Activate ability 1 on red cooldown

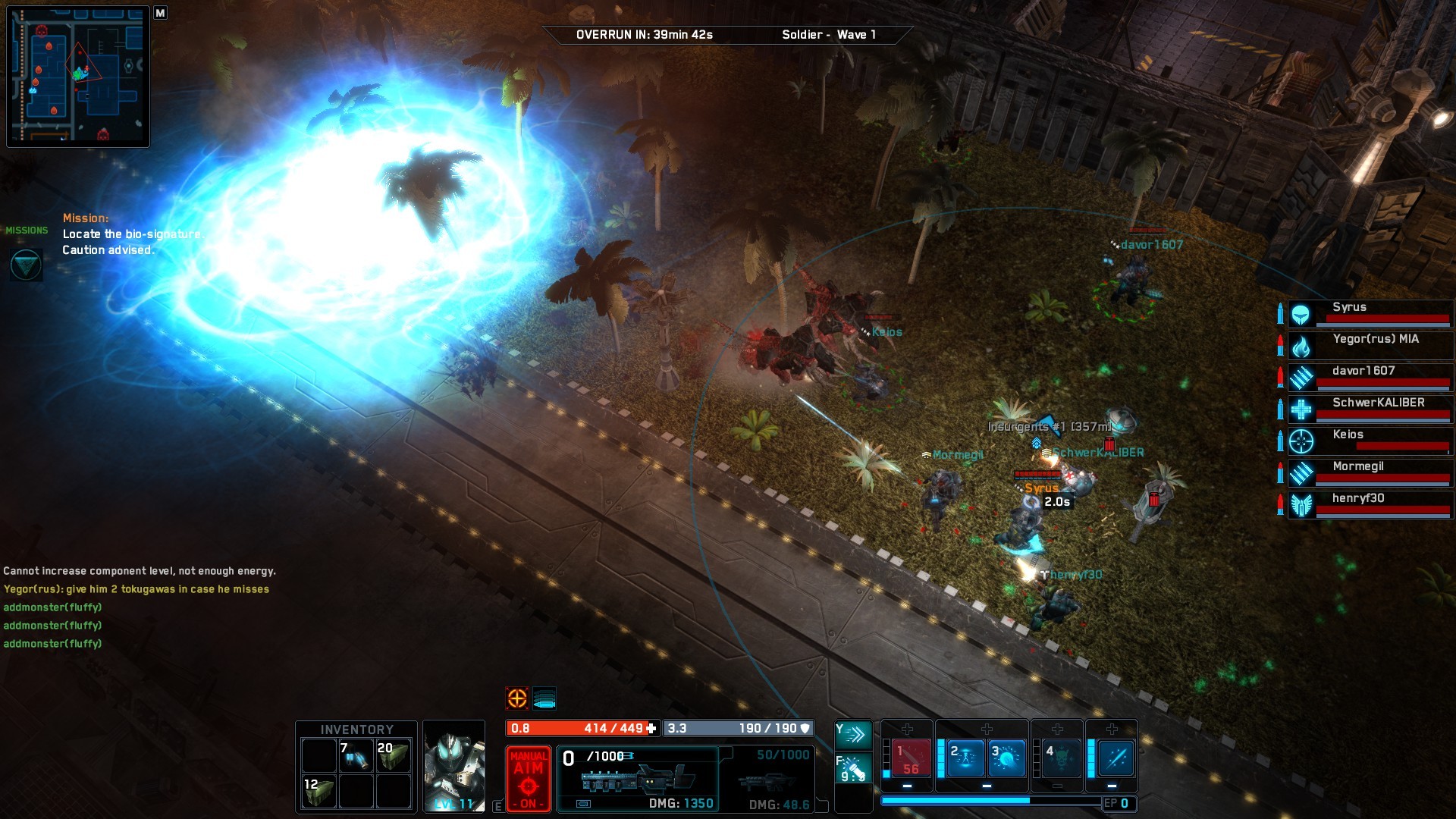click(x=910, y=758)
